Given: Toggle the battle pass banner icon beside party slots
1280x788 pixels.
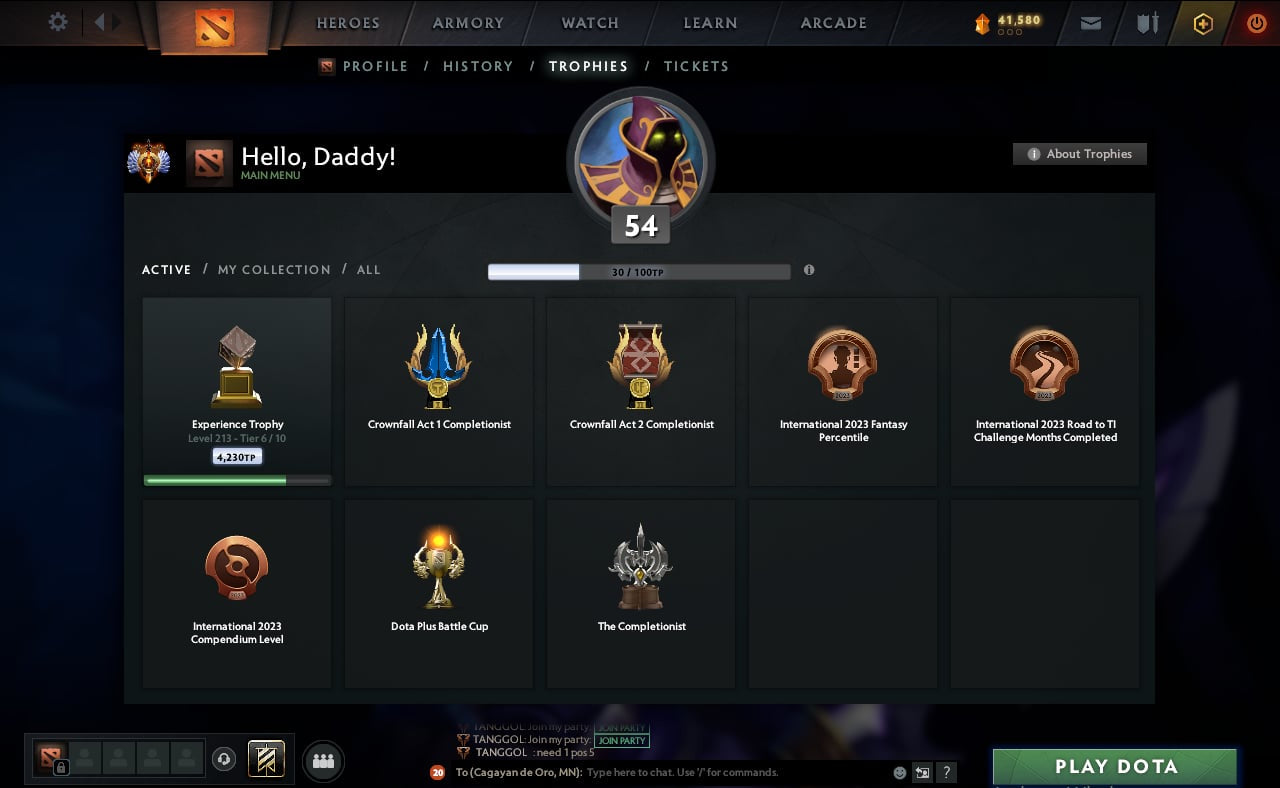Looking at the screenshot, I should (265, 758).
